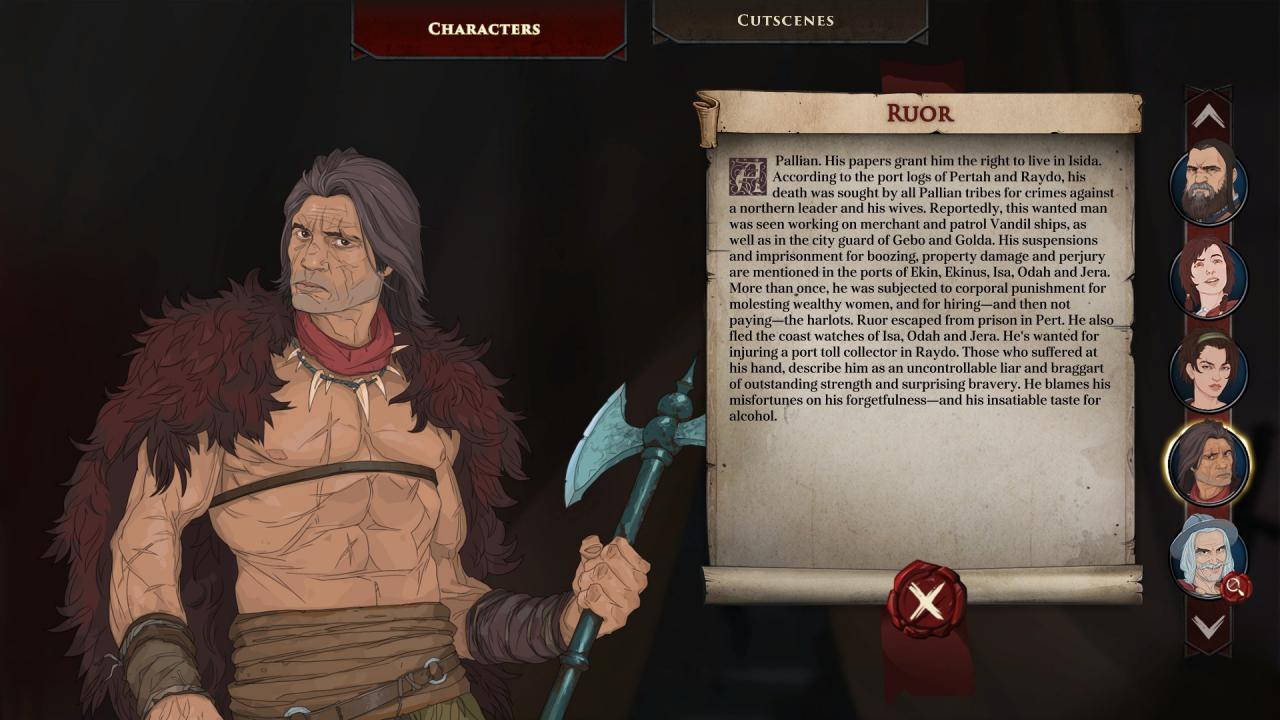Open the Cutscenes tab
The height and width of the screenshot is (720, 1280).
click(786, 20)
